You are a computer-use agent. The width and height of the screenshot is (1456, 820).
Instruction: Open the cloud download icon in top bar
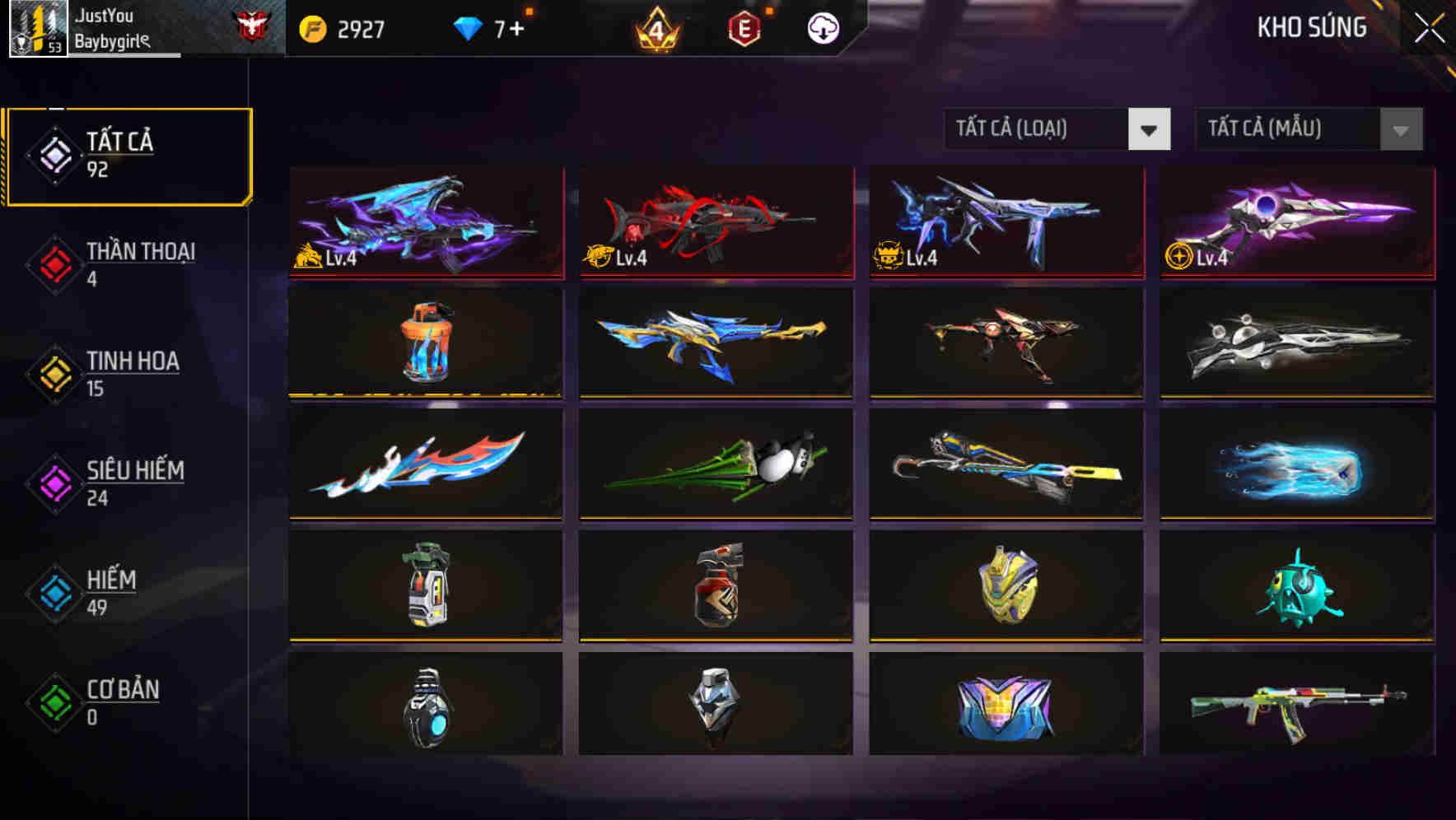click(824, 27)
